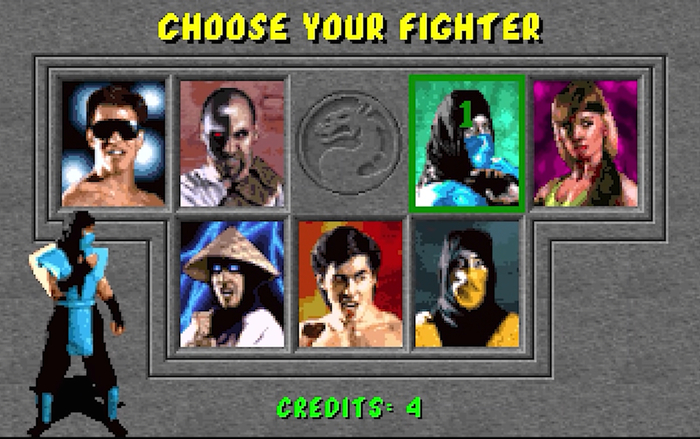Pick Sub-Zero's highlighted blue ninja portrait
Viewport: 700px width, 439px height.
tap(467, 143)
